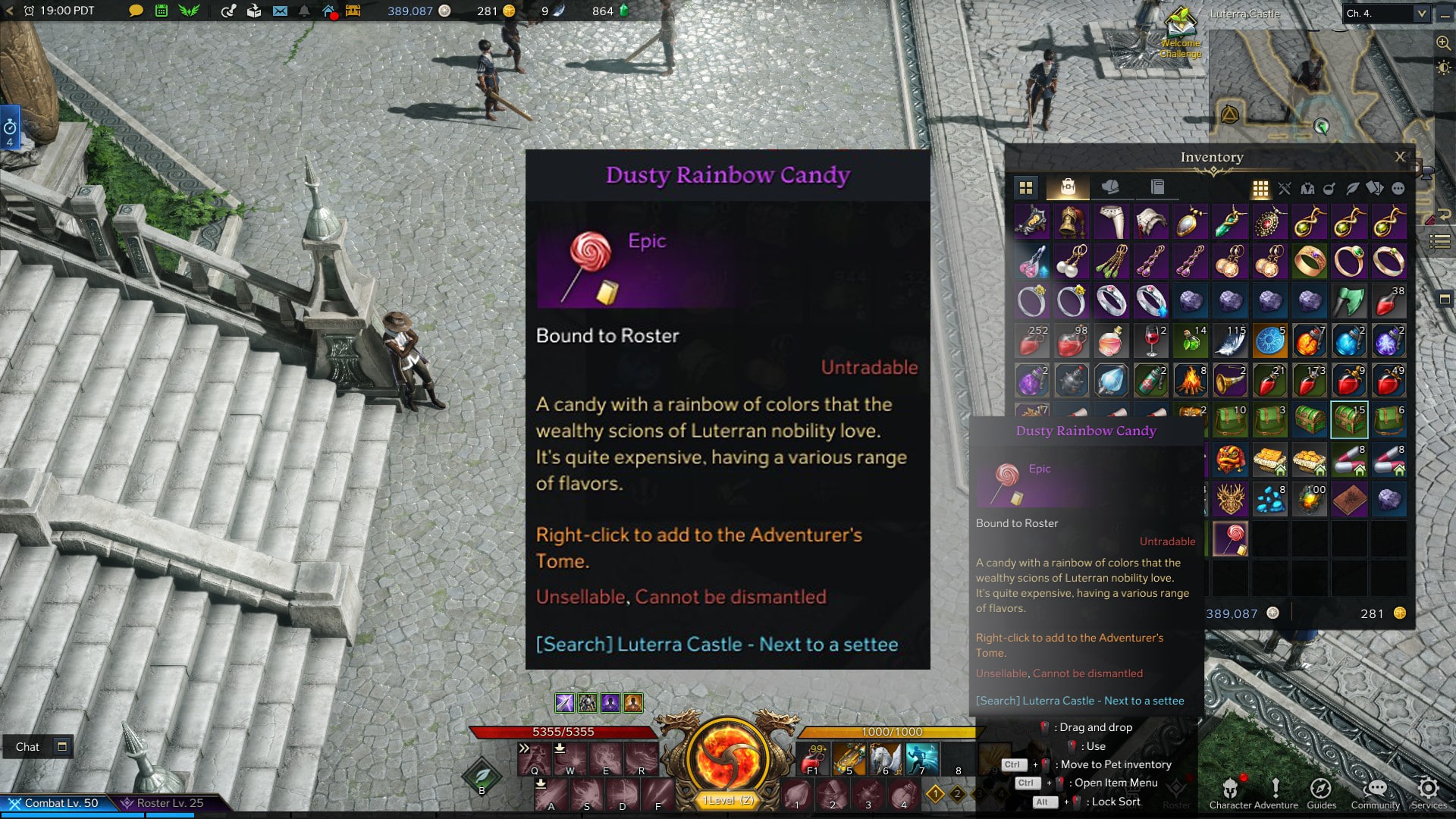Select the Dusty Rainbow Candy item slot
This screenshot has height=819, width=1456.
click(1232, 538)
